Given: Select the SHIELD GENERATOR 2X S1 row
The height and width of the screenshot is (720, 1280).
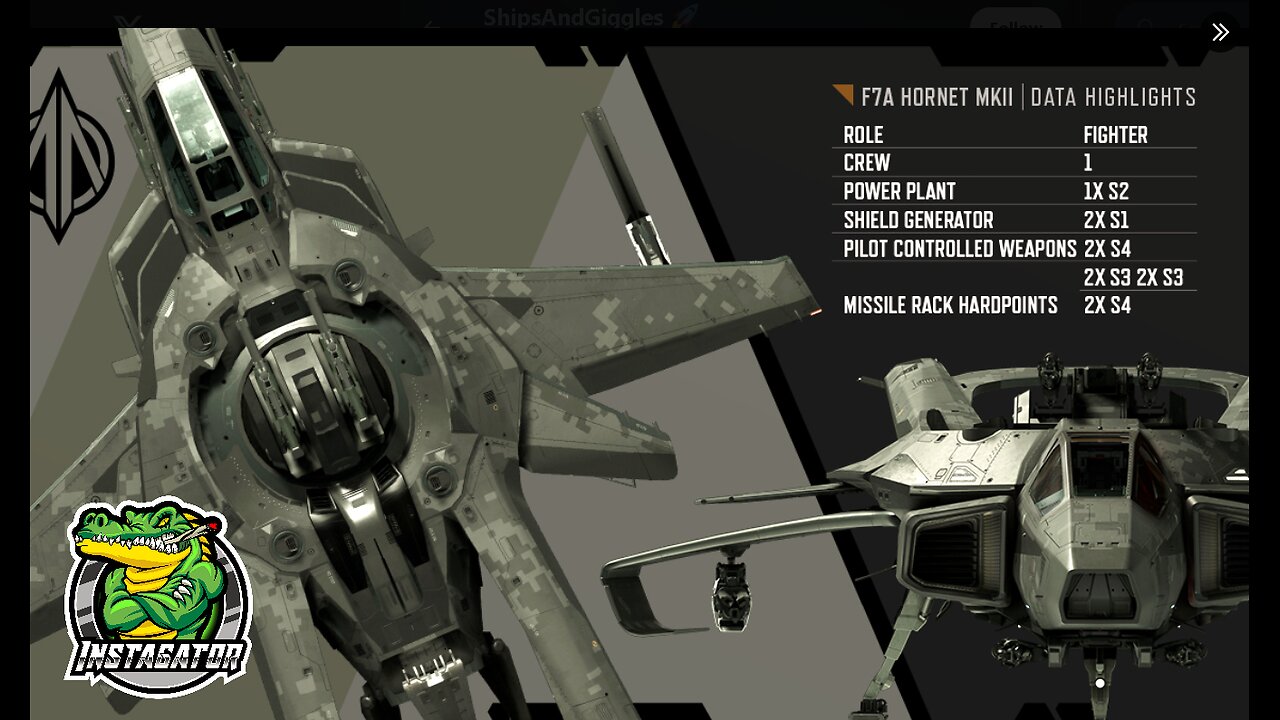Looking at the screenshot, I should (x=920, y=221).
